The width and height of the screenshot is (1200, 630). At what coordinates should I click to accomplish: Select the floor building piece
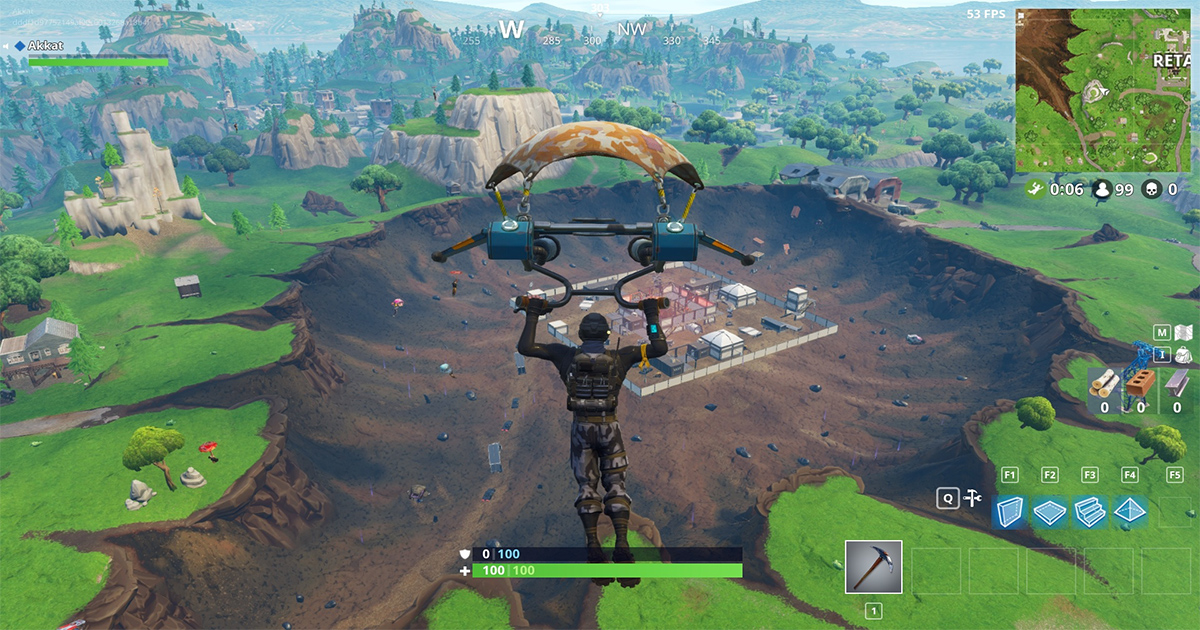point(1049,511)
